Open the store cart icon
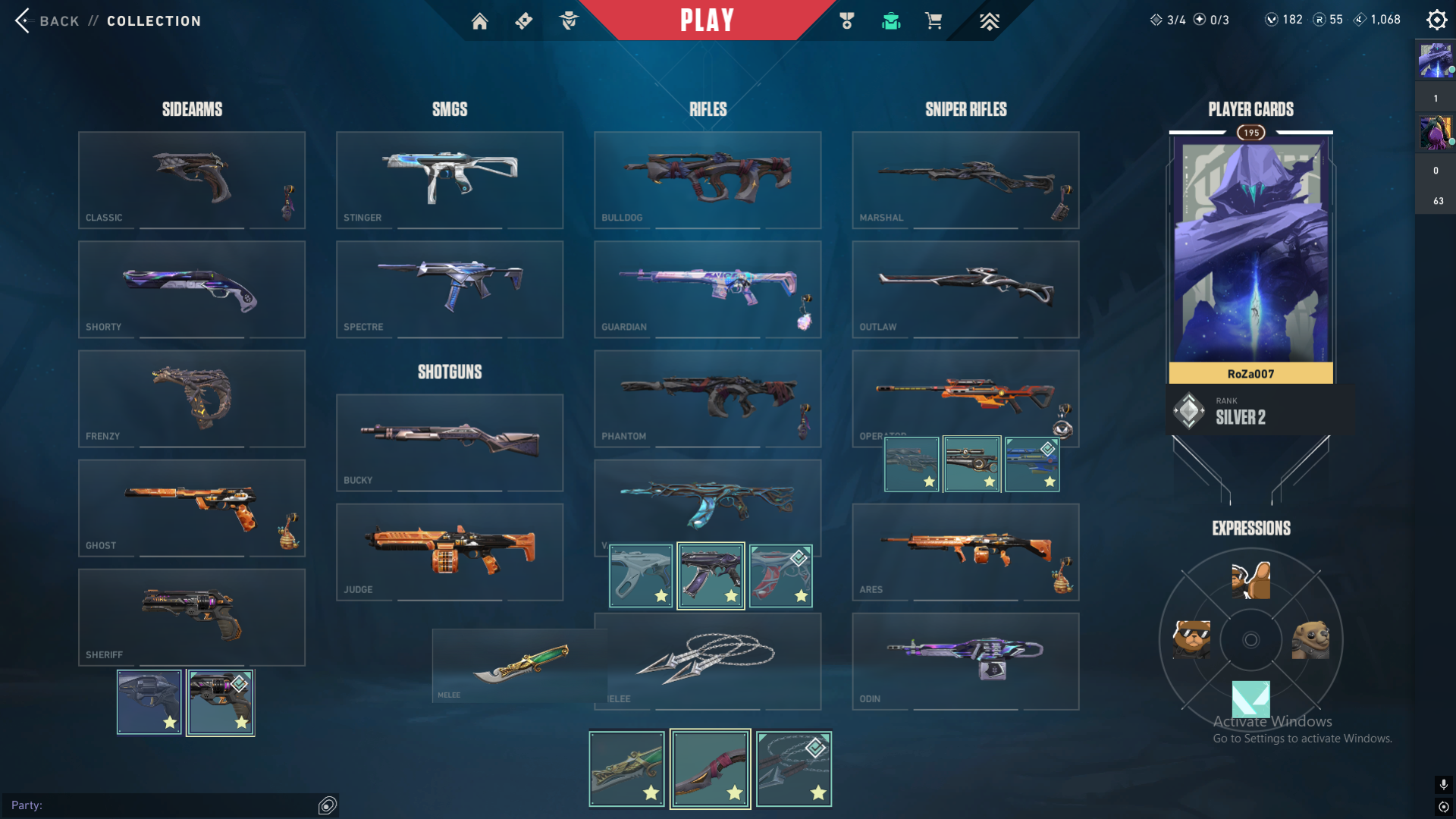1456x819 pixels. (934, 21)
